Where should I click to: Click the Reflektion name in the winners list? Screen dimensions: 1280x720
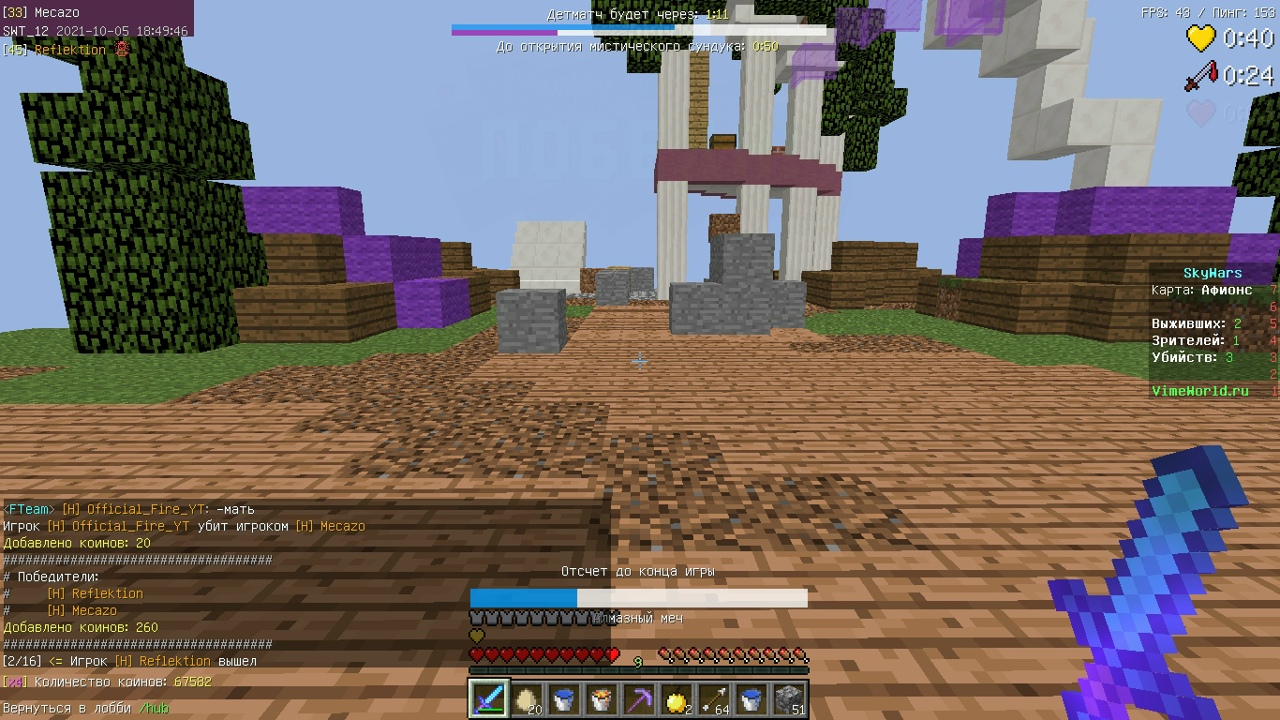[x=106, y=593]
